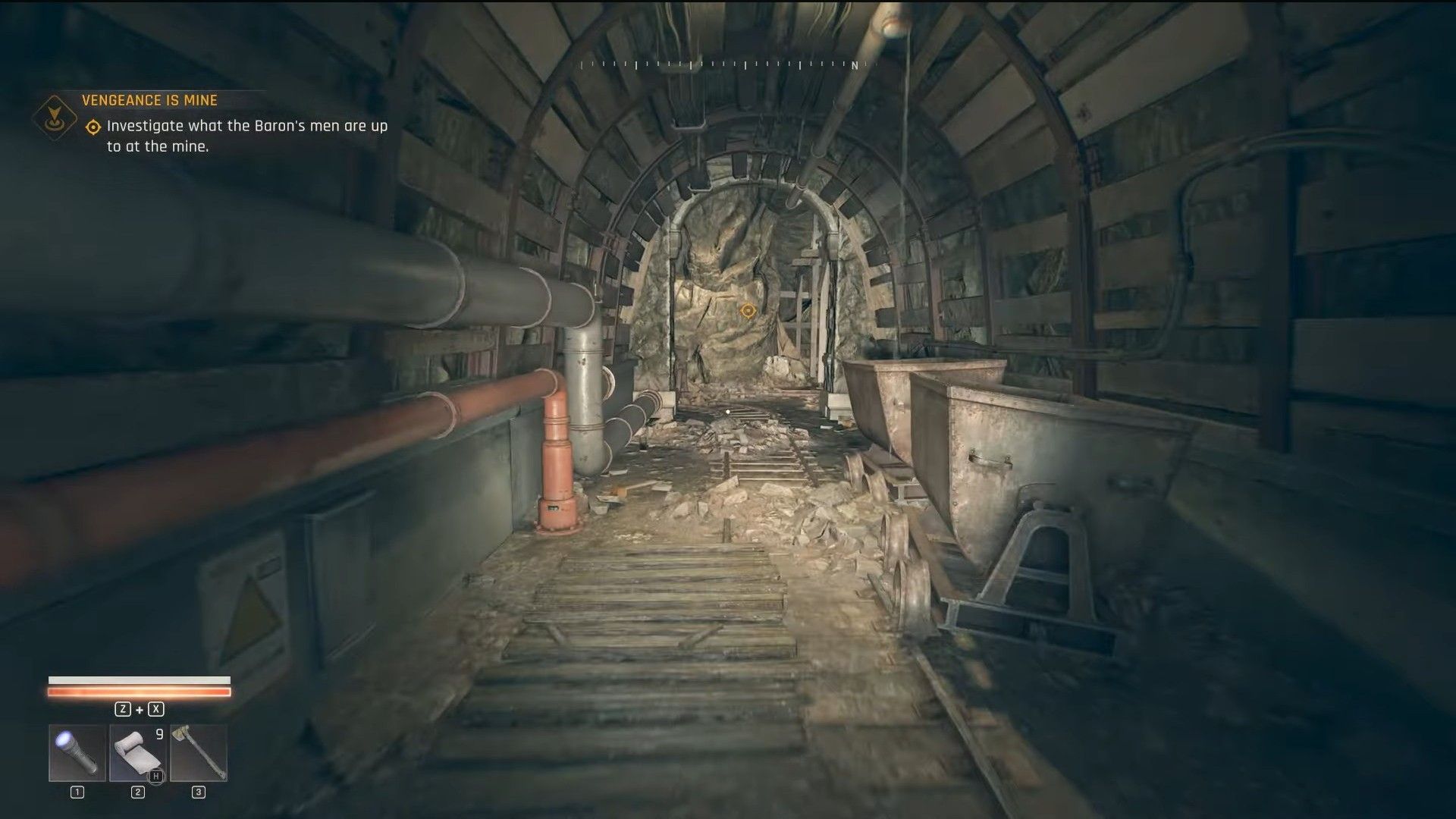Select the bandage hotbar slot
The width and height of the screenshot is (1456, 819).
pos(138,752)
